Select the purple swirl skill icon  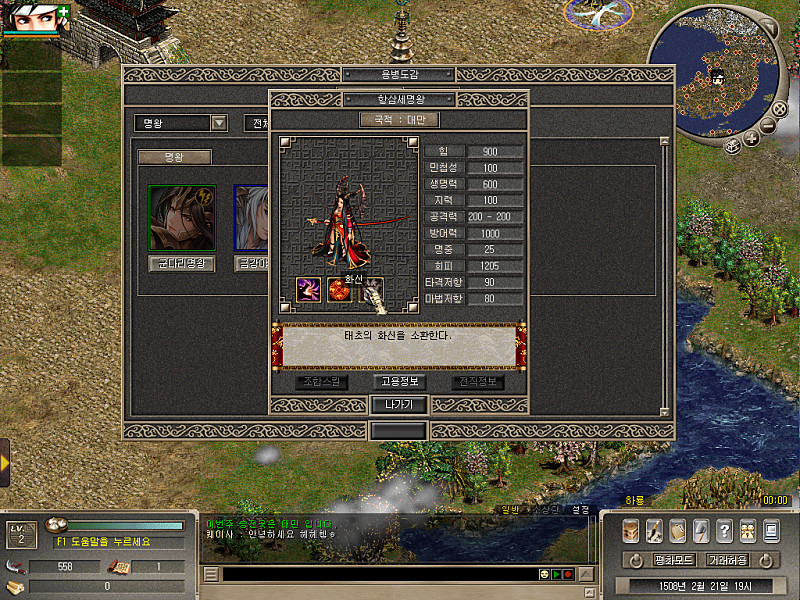tap(308, 289)
